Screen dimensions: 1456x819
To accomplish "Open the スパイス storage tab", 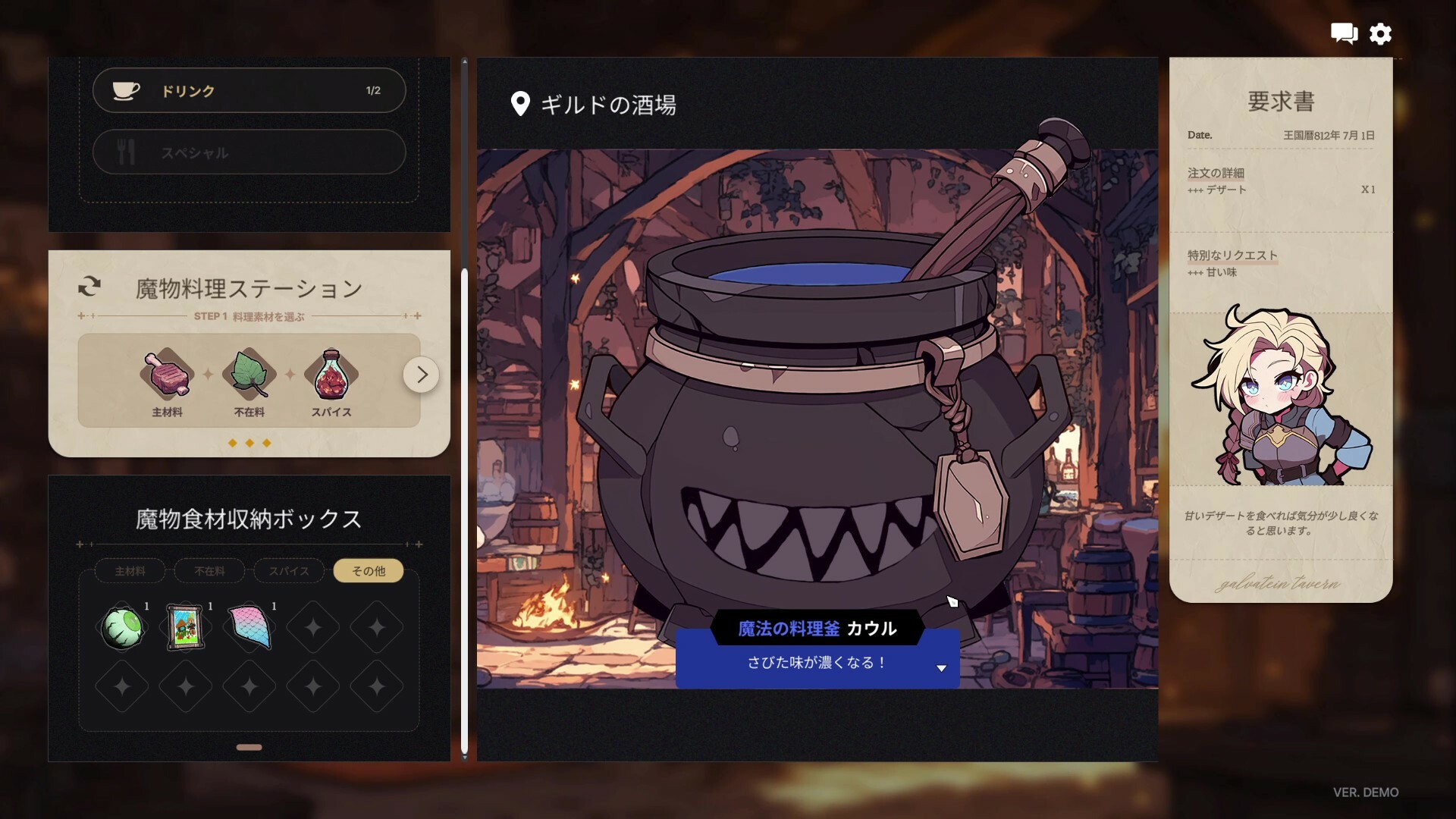I will coord(289,571).
